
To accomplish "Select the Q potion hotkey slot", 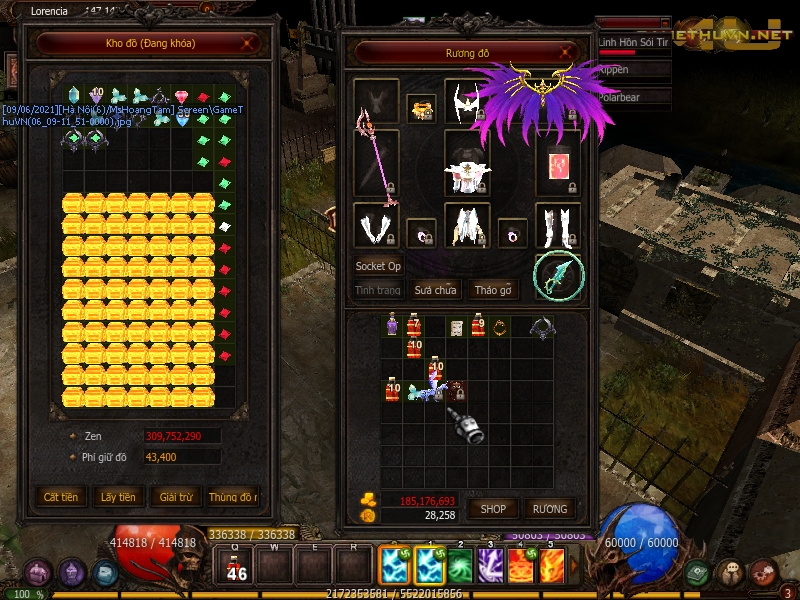I will 237,567.
